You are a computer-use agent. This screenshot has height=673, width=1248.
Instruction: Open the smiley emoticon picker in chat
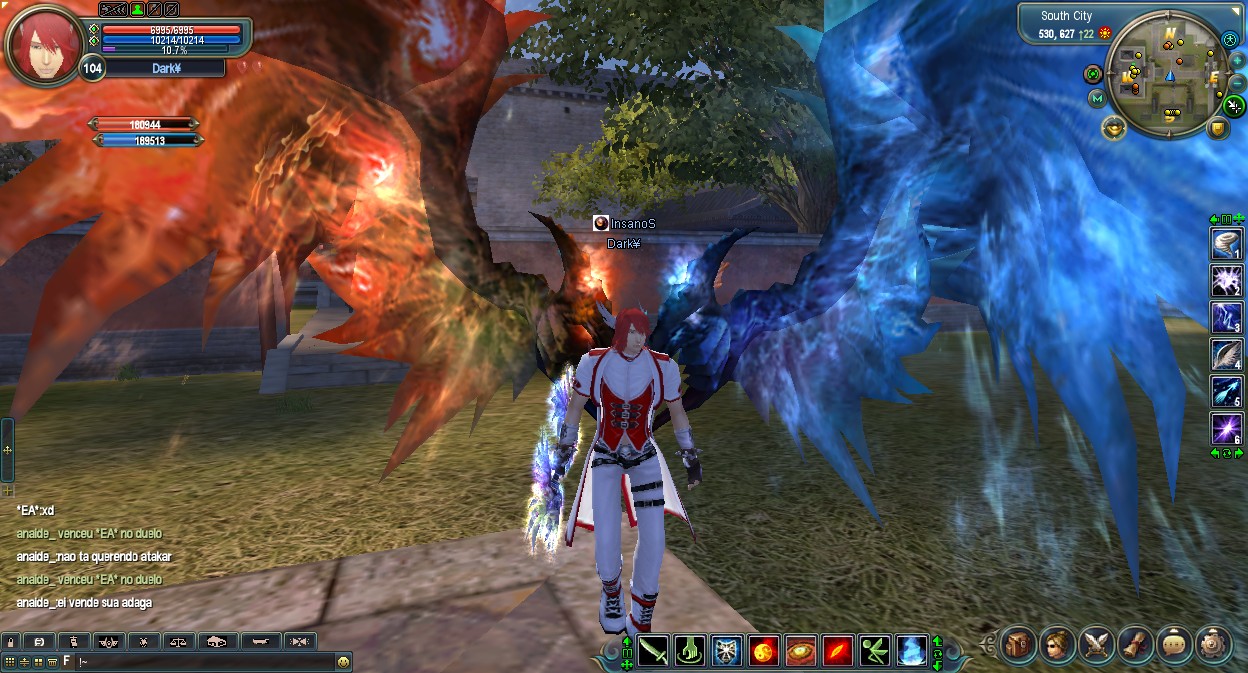point(343,662)
